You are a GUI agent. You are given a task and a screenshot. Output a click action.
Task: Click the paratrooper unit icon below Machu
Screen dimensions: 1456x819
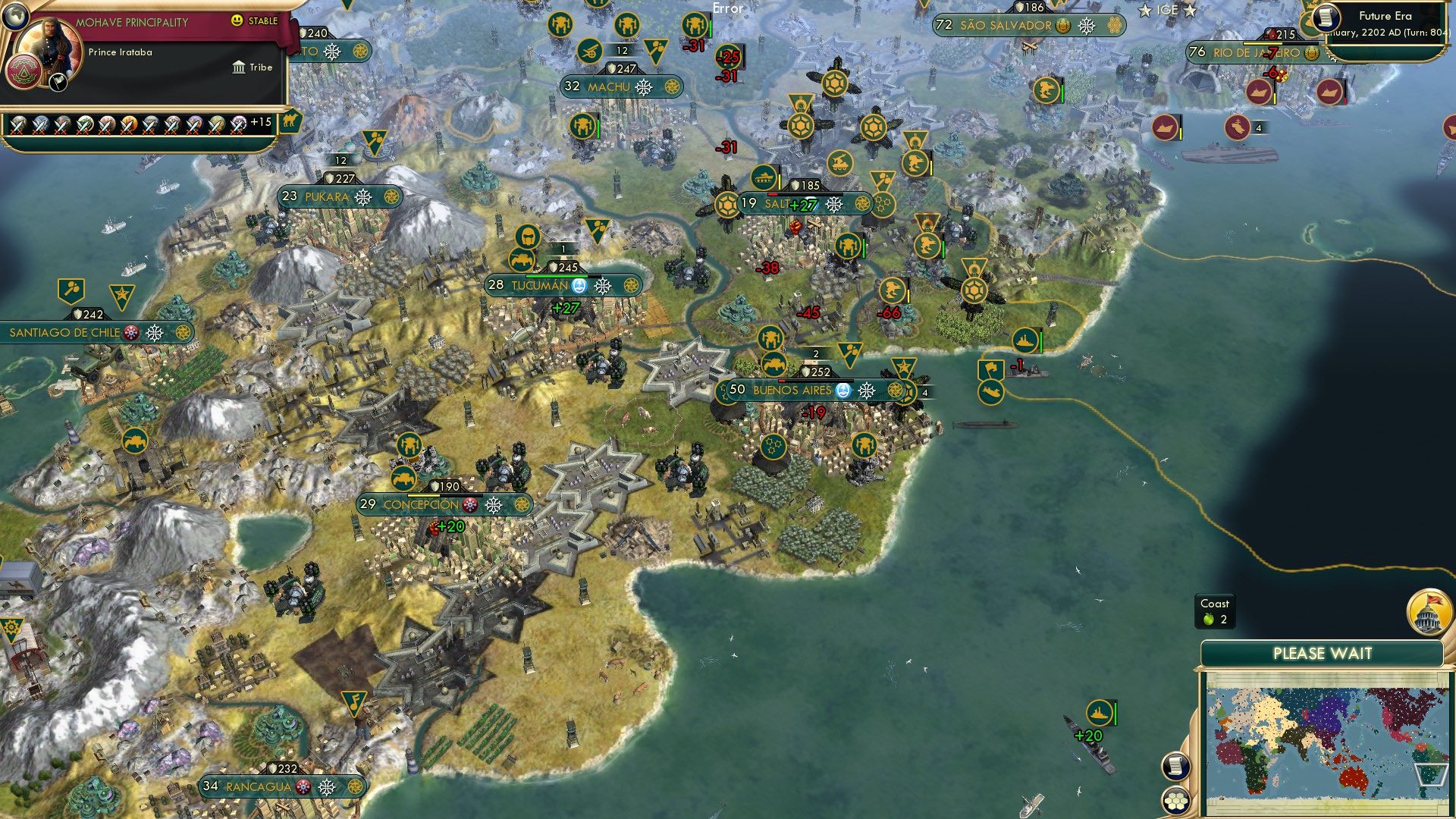point(582,126)
